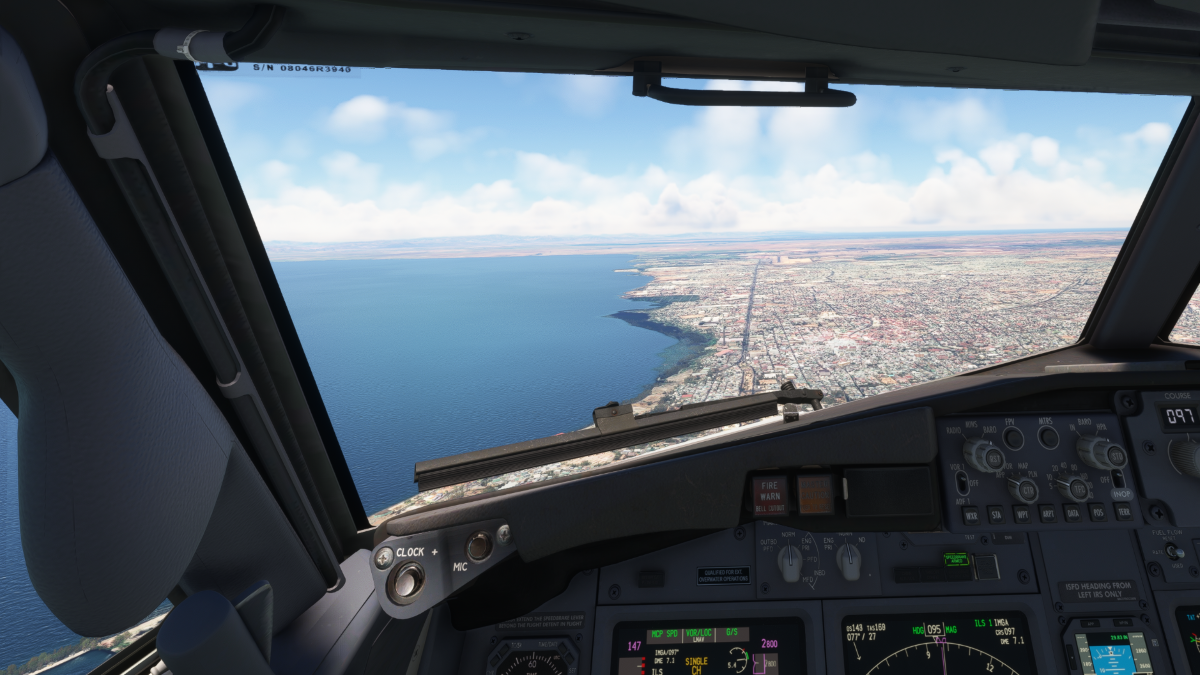Toggle the ARPT airports display button
Image resolution: width=1200 pixels, height=675 pixels.
tap(1048, 515)
